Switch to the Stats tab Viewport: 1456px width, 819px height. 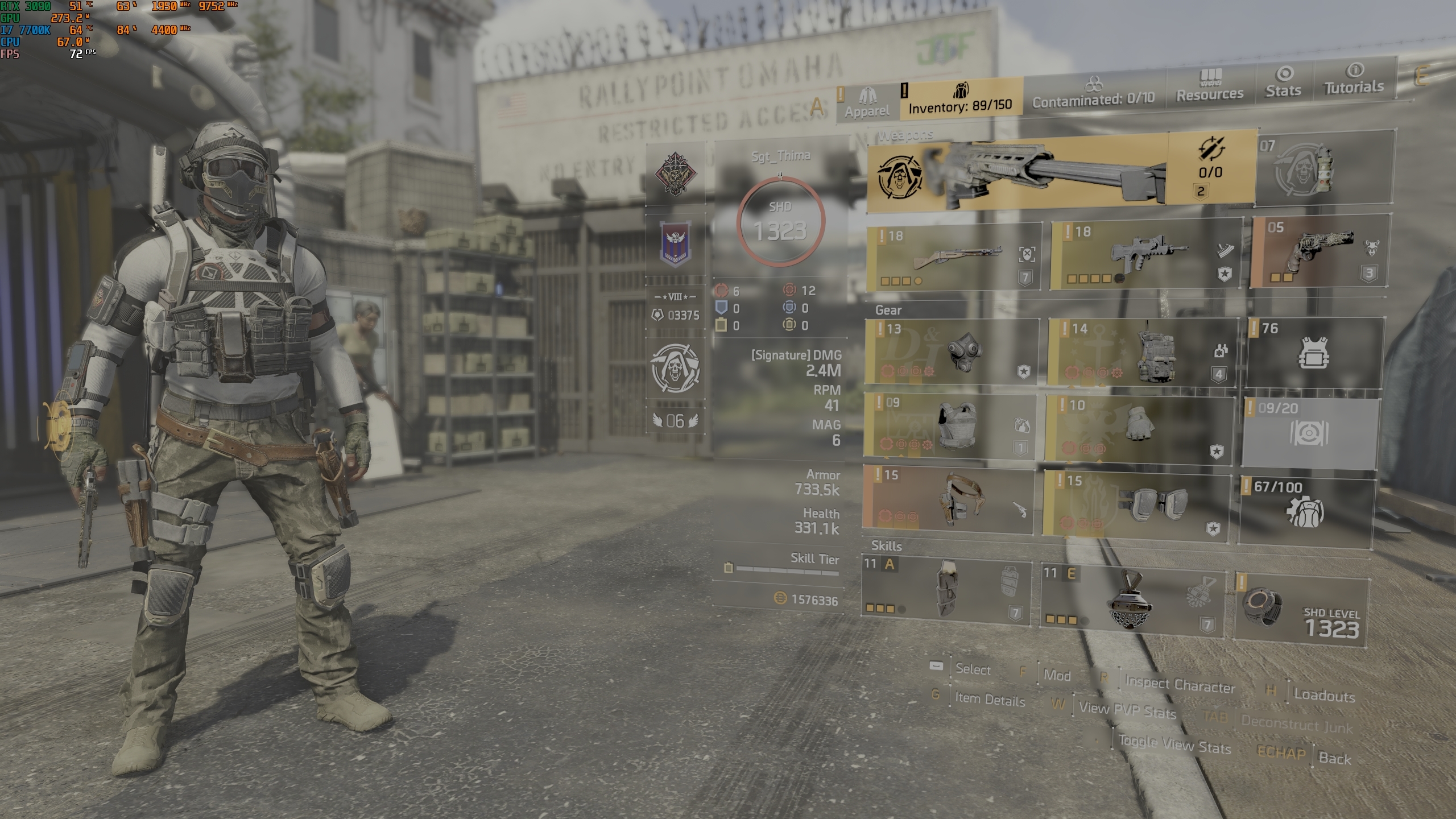coord(1284,82)
